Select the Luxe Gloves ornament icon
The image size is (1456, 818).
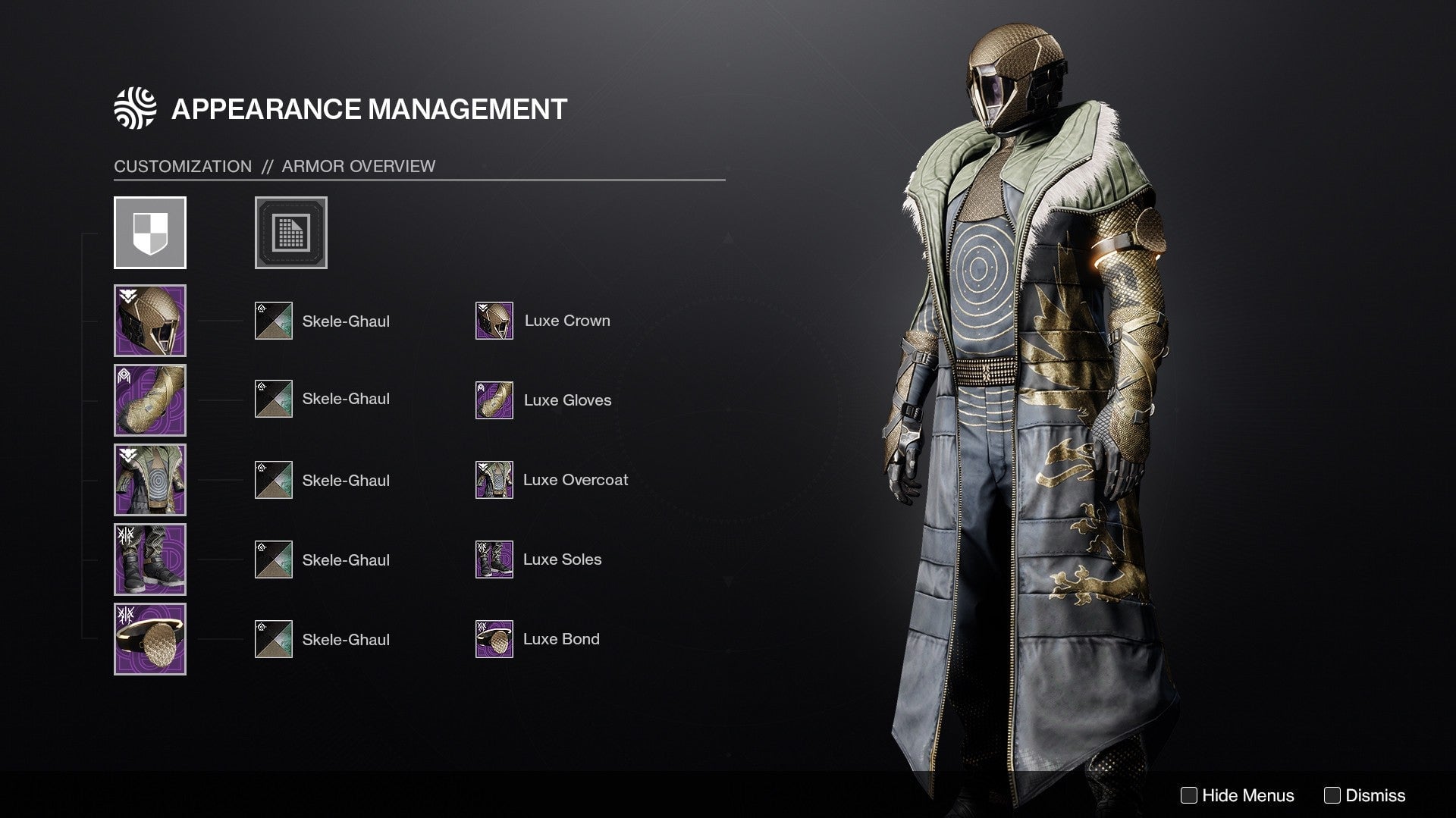(494, 400)
